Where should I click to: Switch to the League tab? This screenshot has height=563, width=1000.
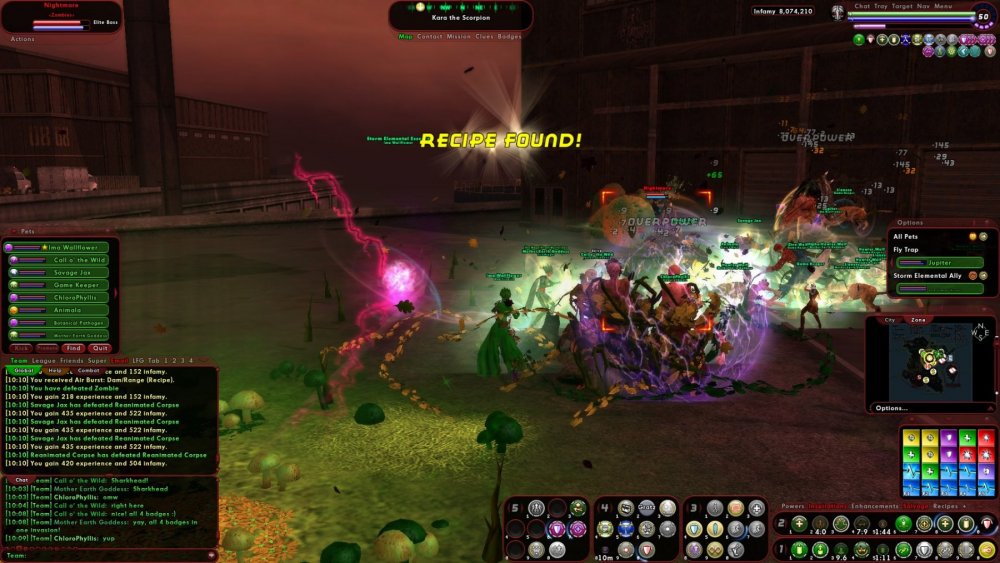(44, 360)
